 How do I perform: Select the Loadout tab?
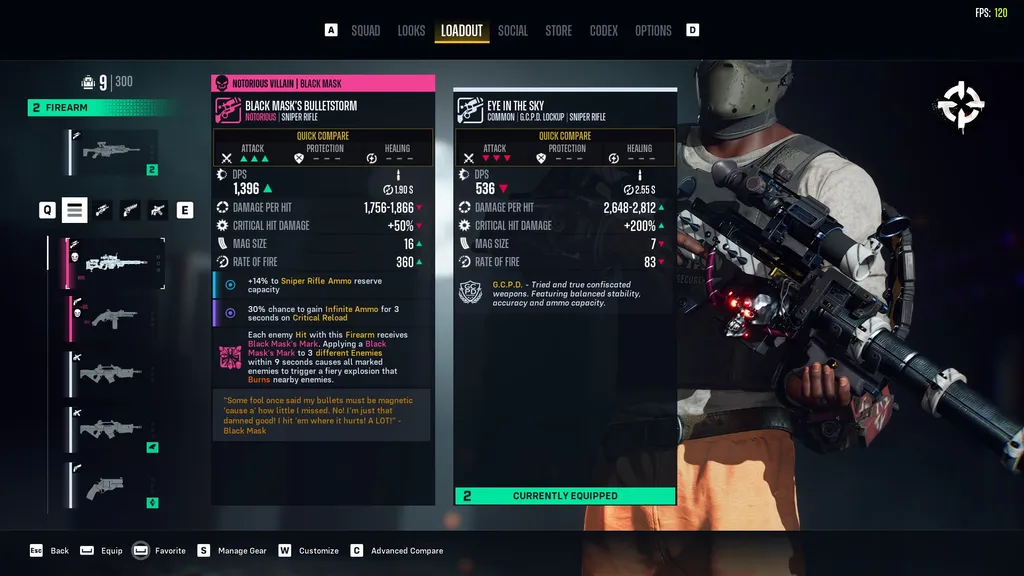pos(462,31)
